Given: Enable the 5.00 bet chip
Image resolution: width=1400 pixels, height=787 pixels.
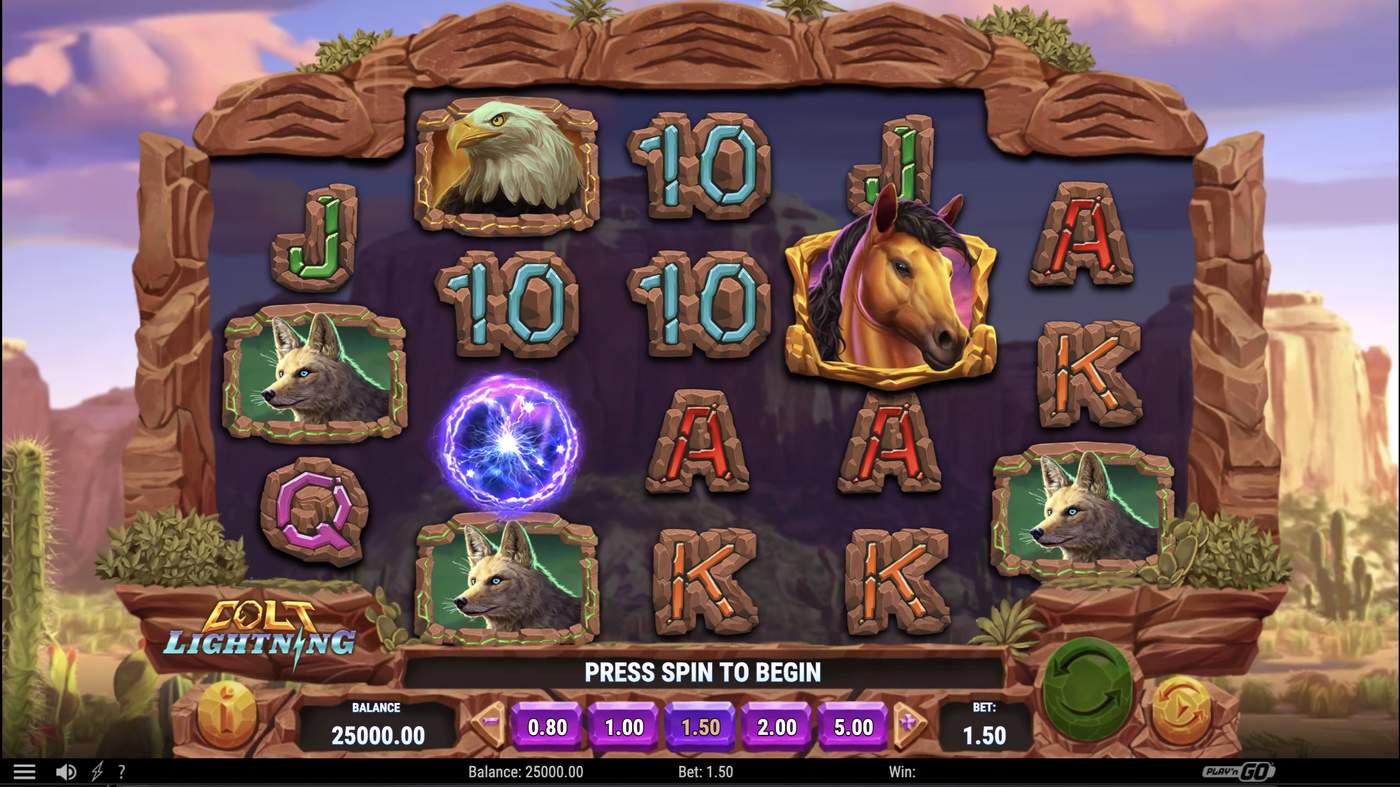Looking at the screenshot, I should pyautogui.click(x=851, y=727).
